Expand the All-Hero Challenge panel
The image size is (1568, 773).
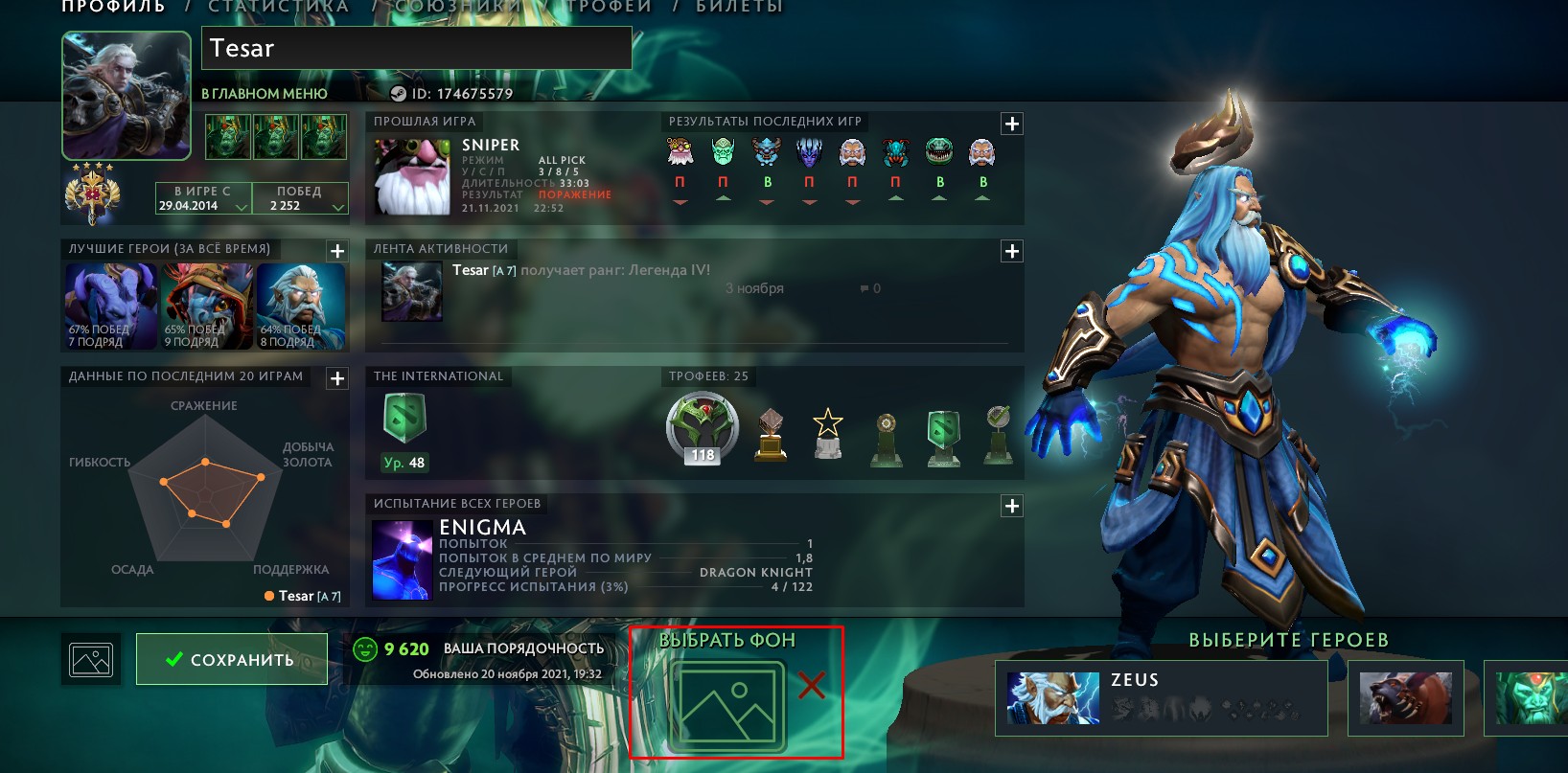(x=1011, y=506)
